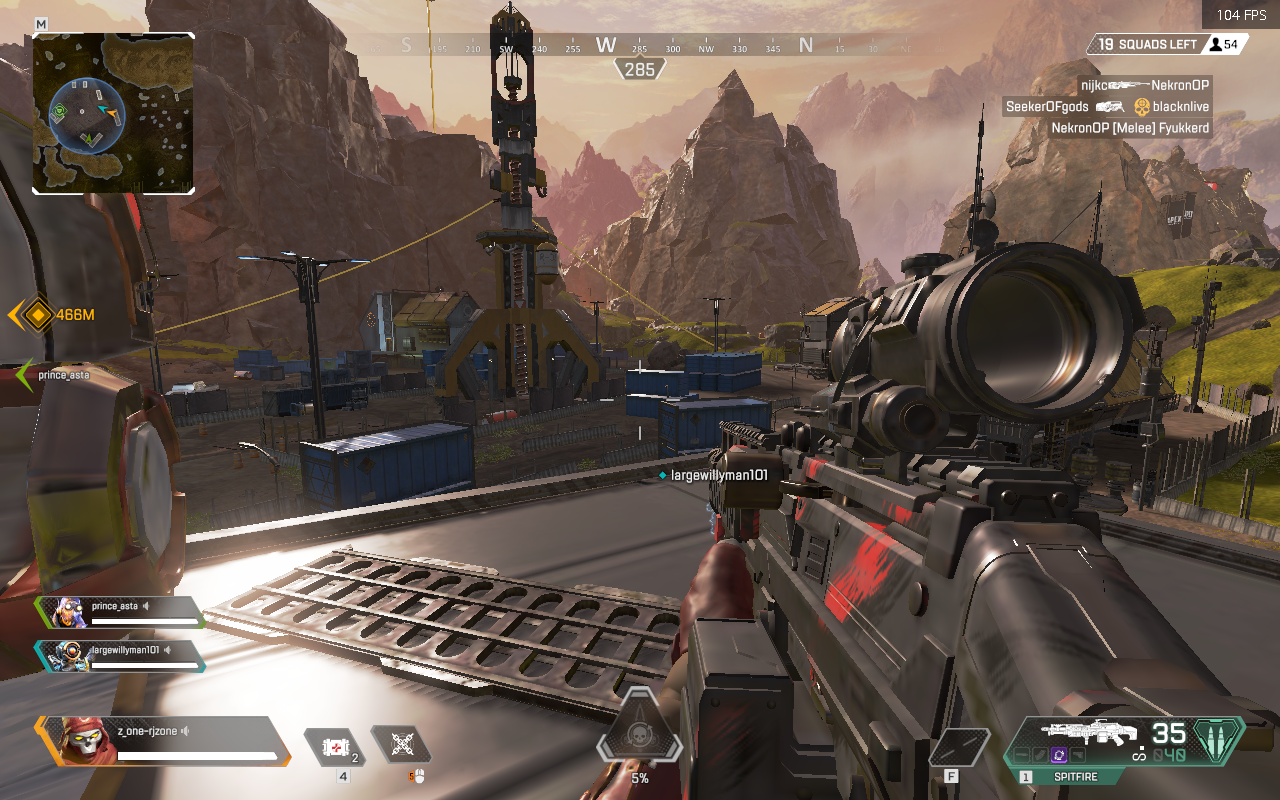Click the compass heading bar

tap(640, 45)
